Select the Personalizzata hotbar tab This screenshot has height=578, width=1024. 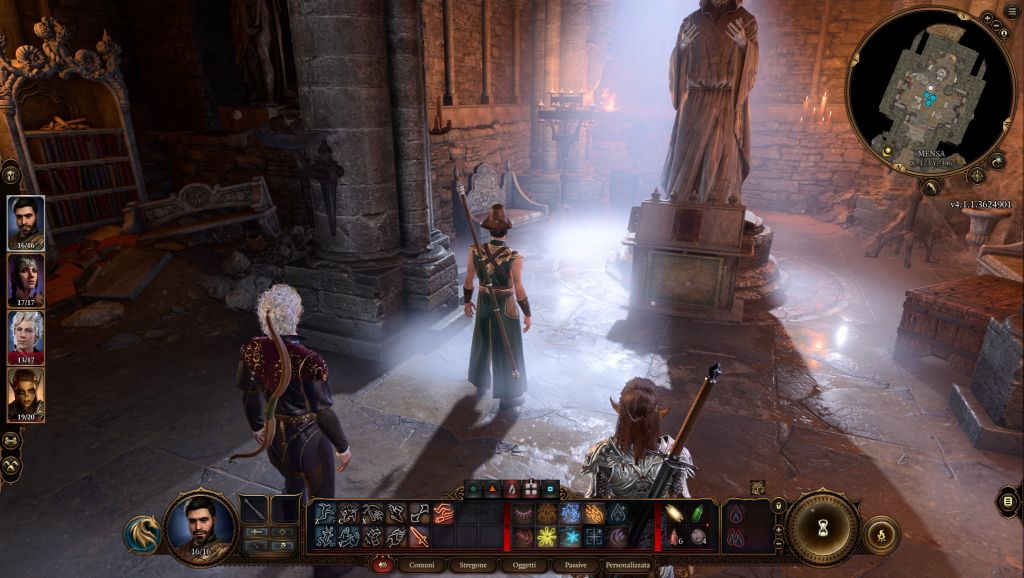pos(628,565)
